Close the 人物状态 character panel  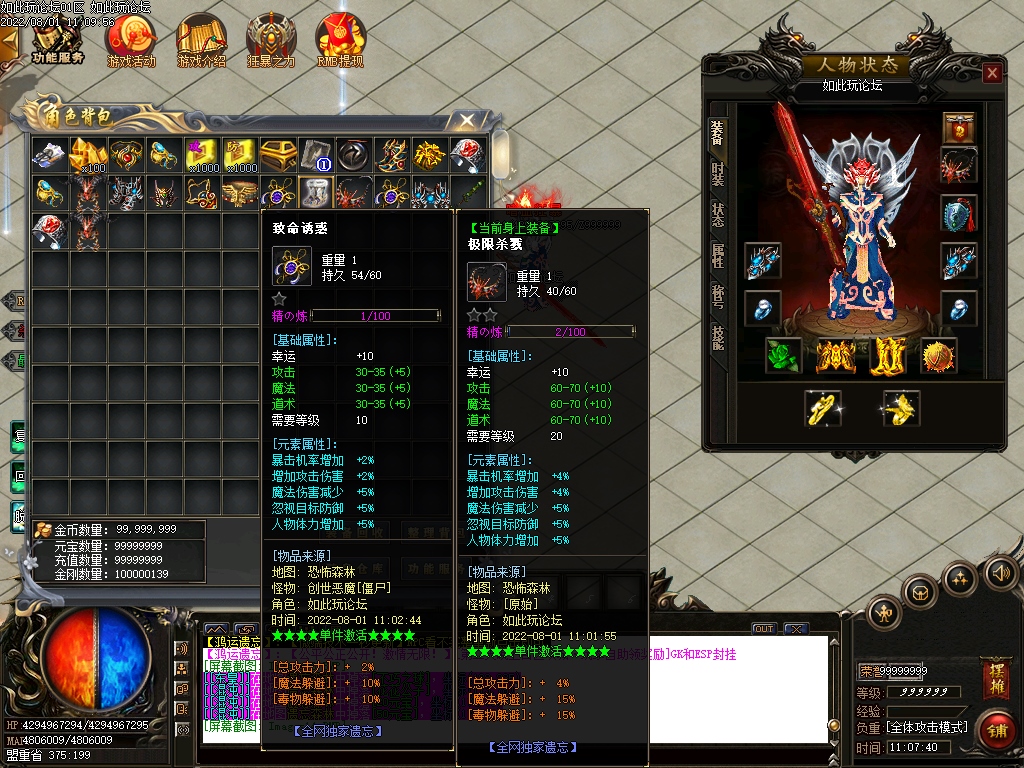992,73
